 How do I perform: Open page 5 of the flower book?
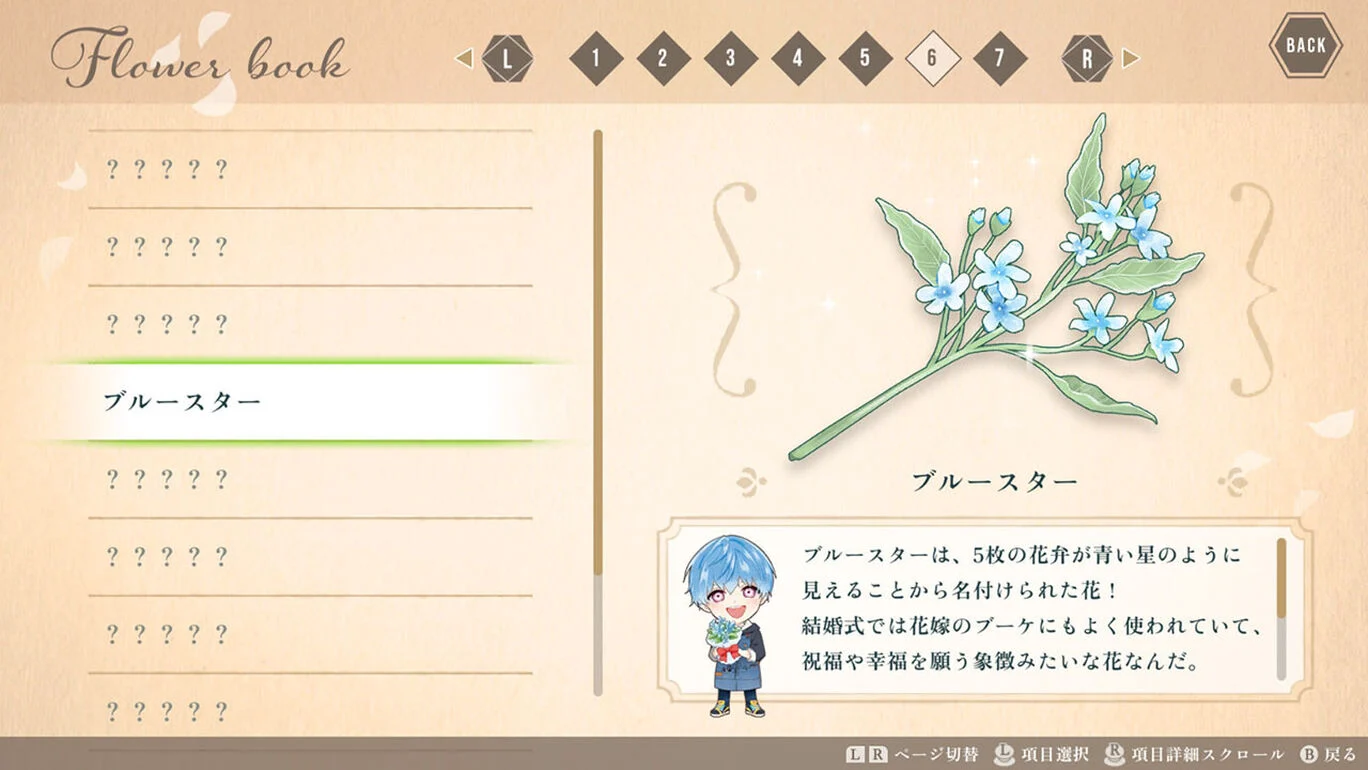point(866,57)
